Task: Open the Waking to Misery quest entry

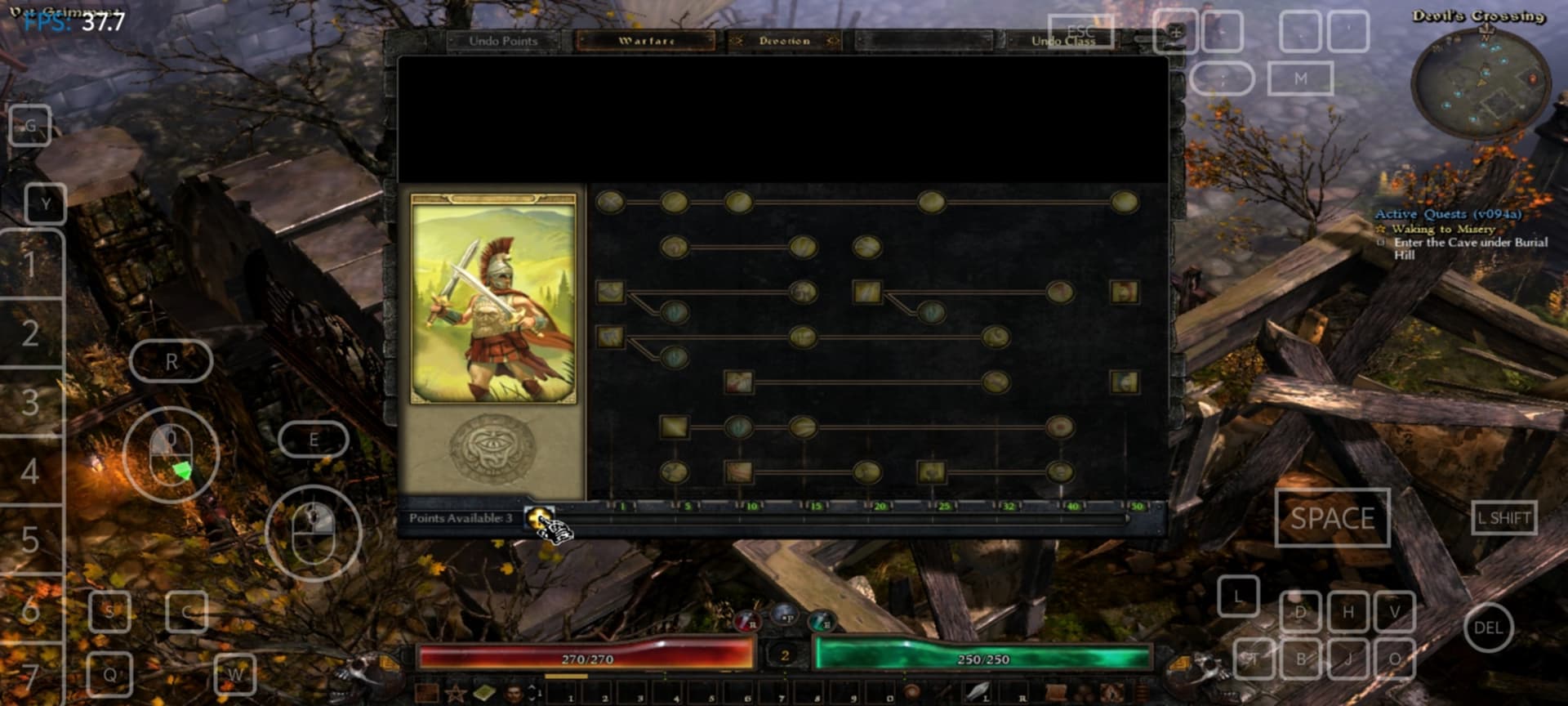Action: 1443,229
